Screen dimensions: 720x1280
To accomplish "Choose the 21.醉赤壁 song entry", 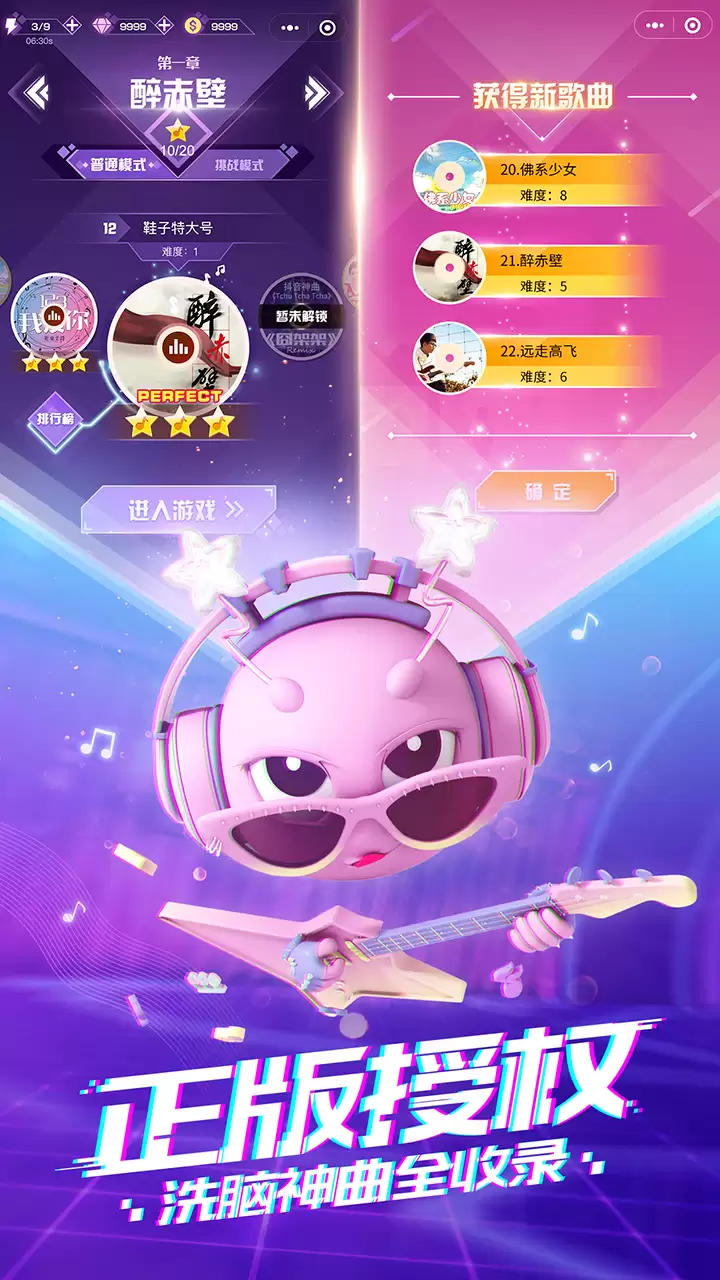I will [x=540, y=272].
